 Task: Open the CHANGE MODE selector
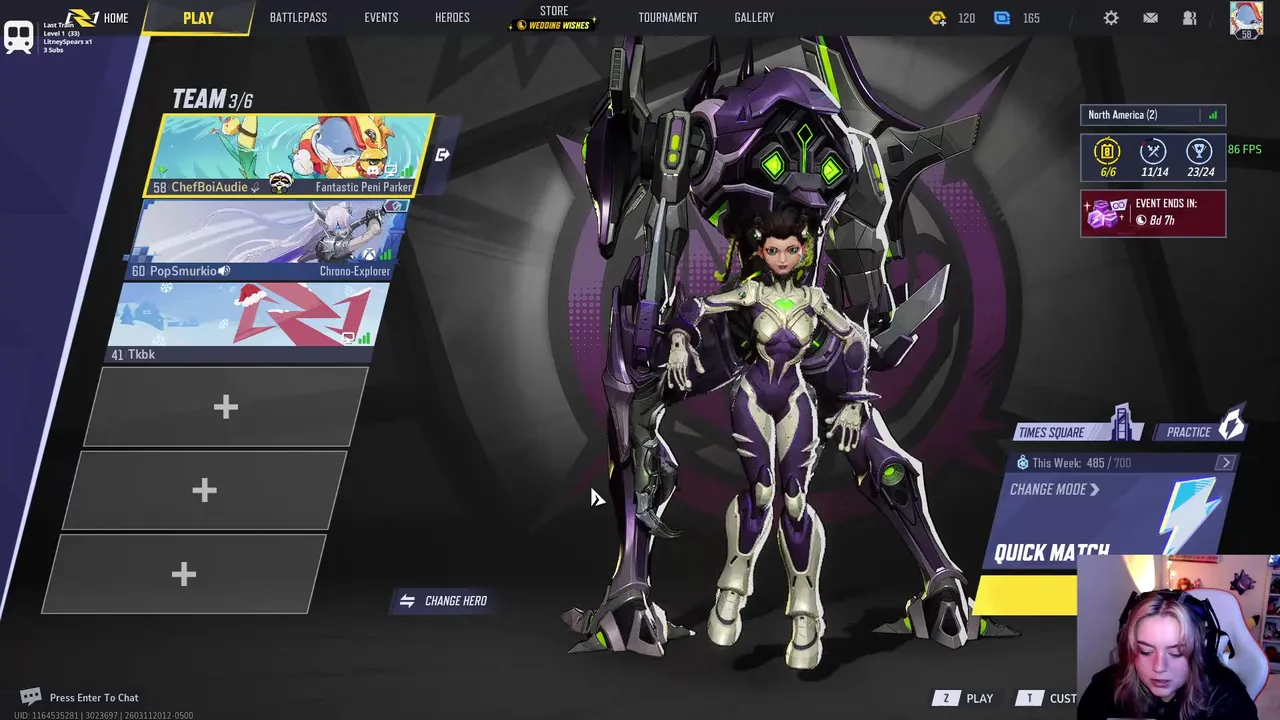point(1054,490)
